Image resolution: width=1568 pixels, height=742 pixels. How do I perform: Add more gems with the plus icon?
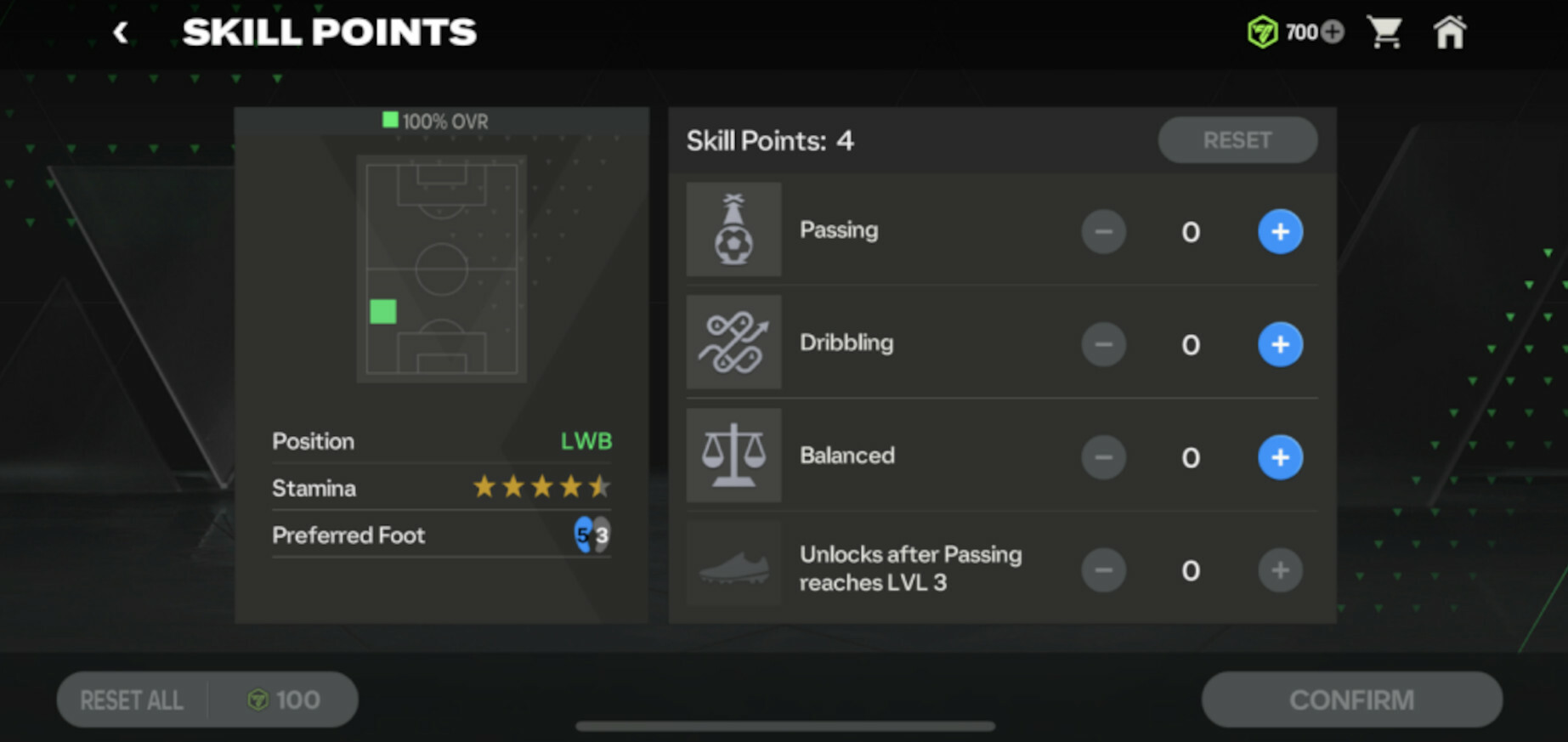[x=1333, y=32]
